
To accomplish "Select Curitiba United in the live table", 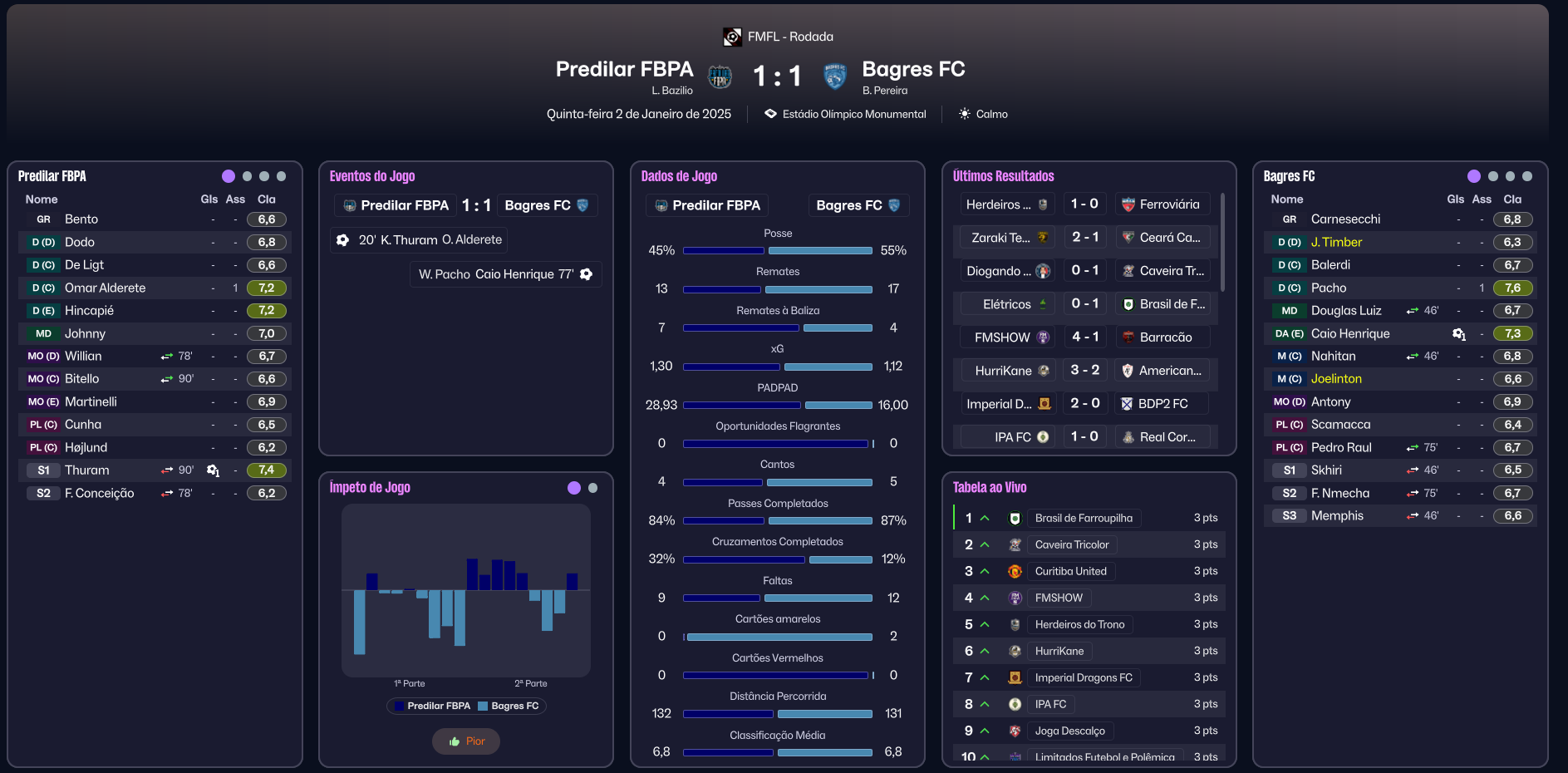I will coord(1070,572).
